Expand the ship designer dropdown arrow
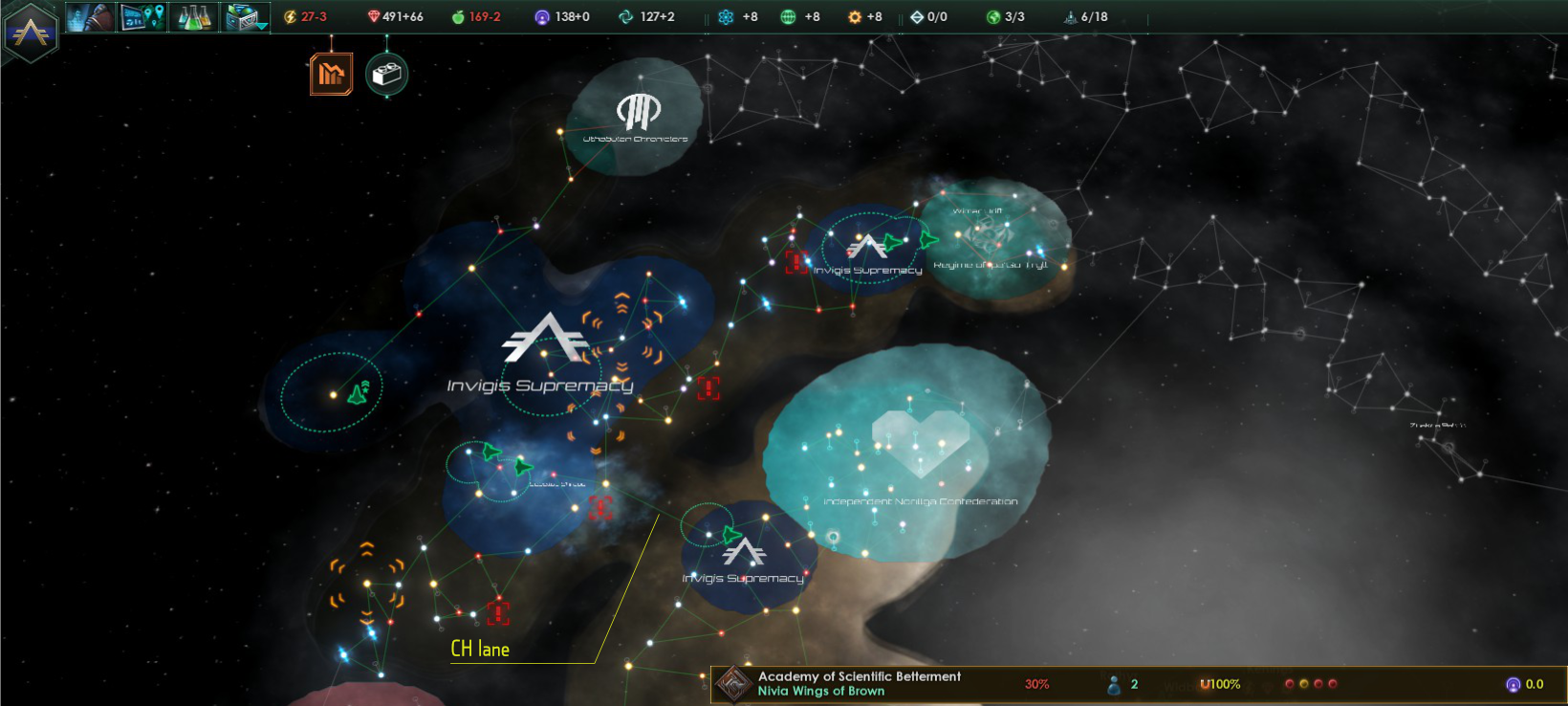The image size is (1568, 706). click(260, 26)
